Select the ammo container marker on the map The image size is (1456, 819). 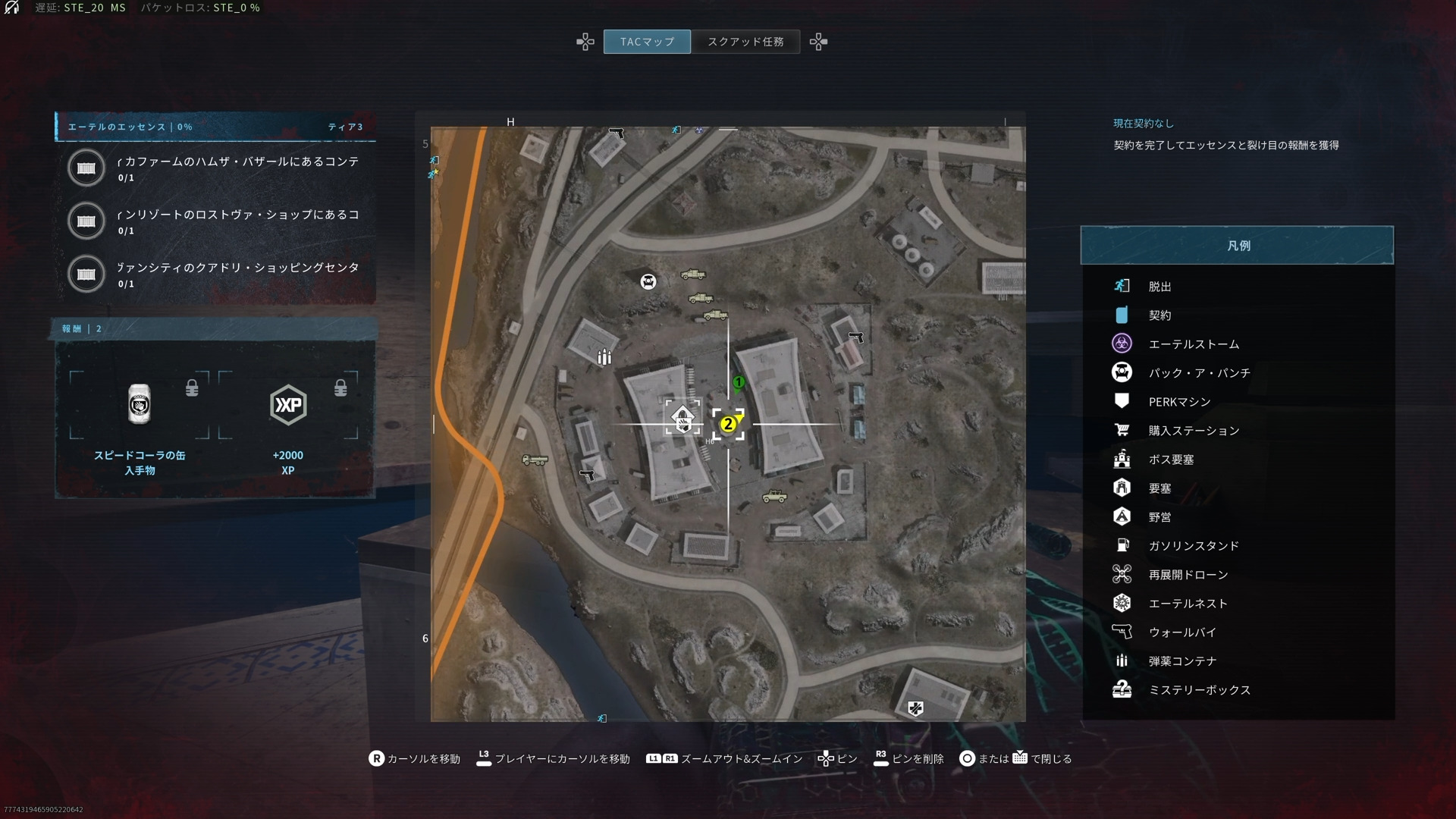604,357
